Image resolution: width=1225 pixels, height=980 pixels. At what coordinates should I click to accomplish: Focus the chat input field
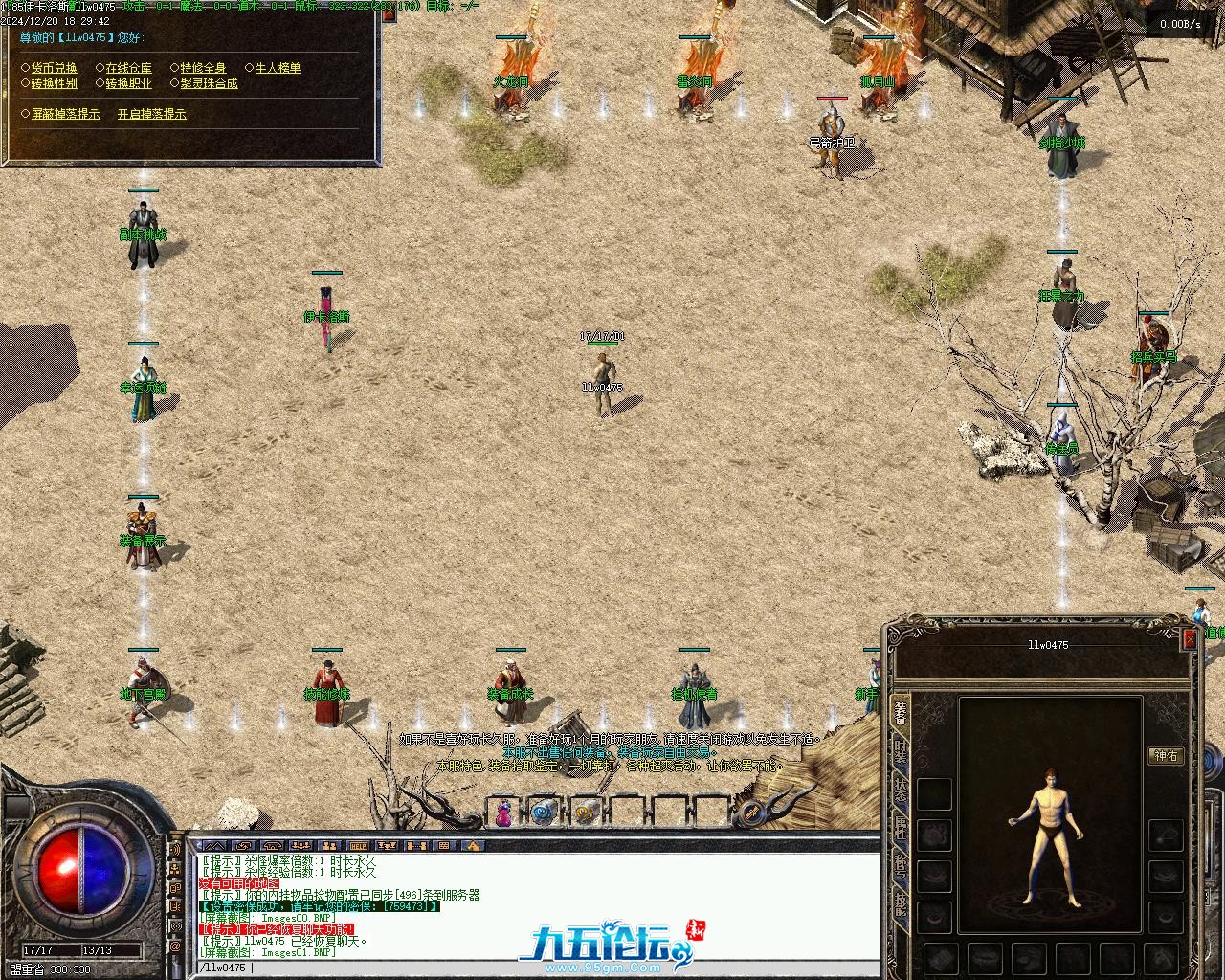536,968
